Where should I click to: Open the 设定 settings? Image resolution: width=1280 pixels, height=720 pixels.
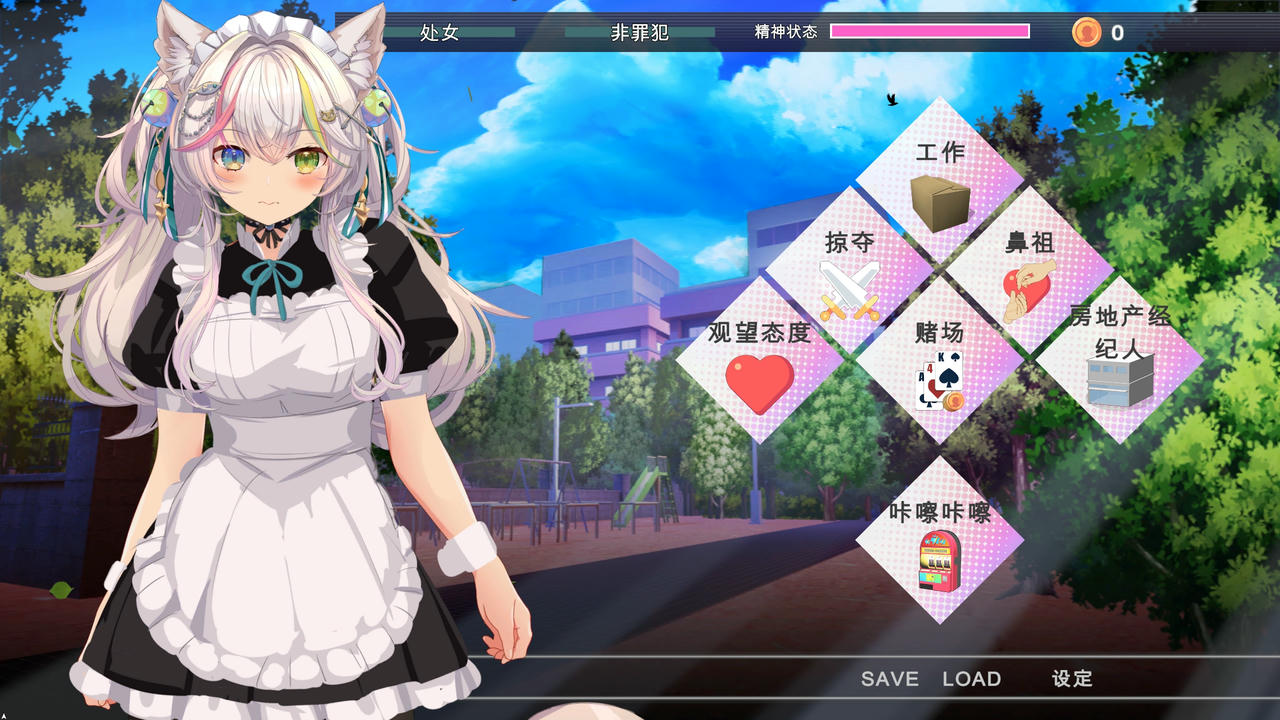click(x=1072, y=679)
